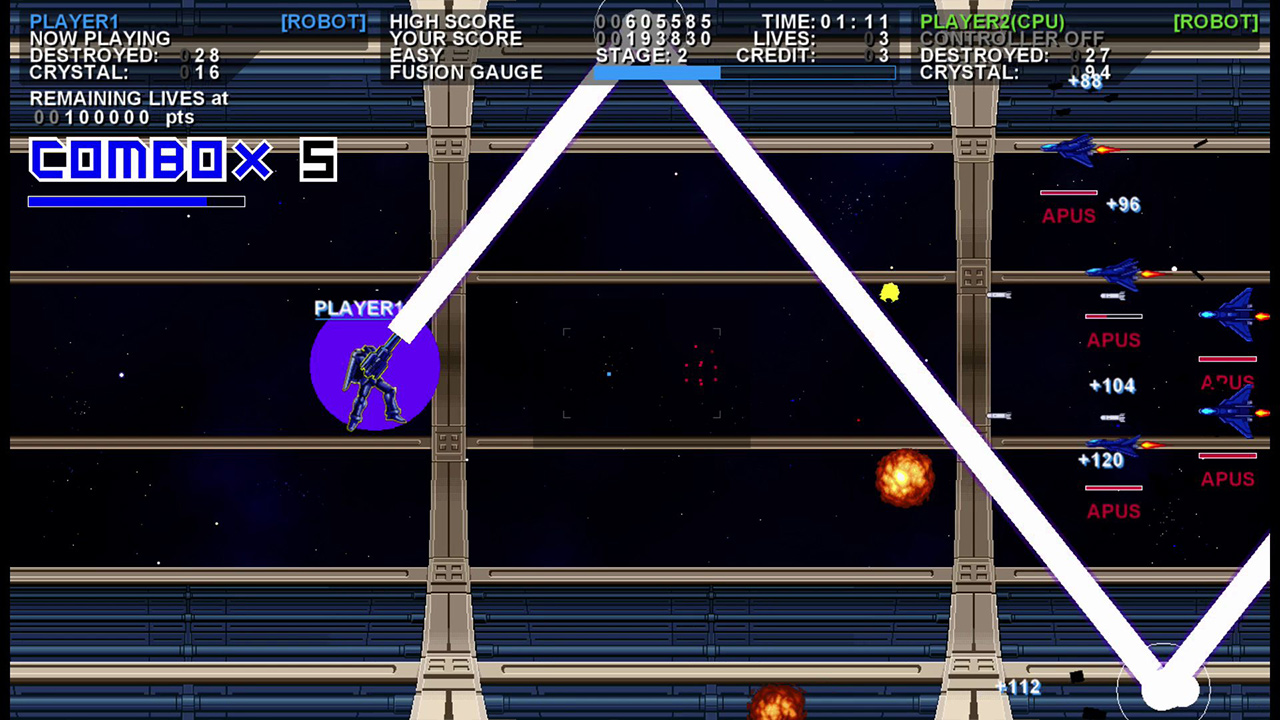The height and width of the screenshot is (720, 1280).
Task: Enable the CONTROLLER OFF setting
Action: [x=1010, y=38]
